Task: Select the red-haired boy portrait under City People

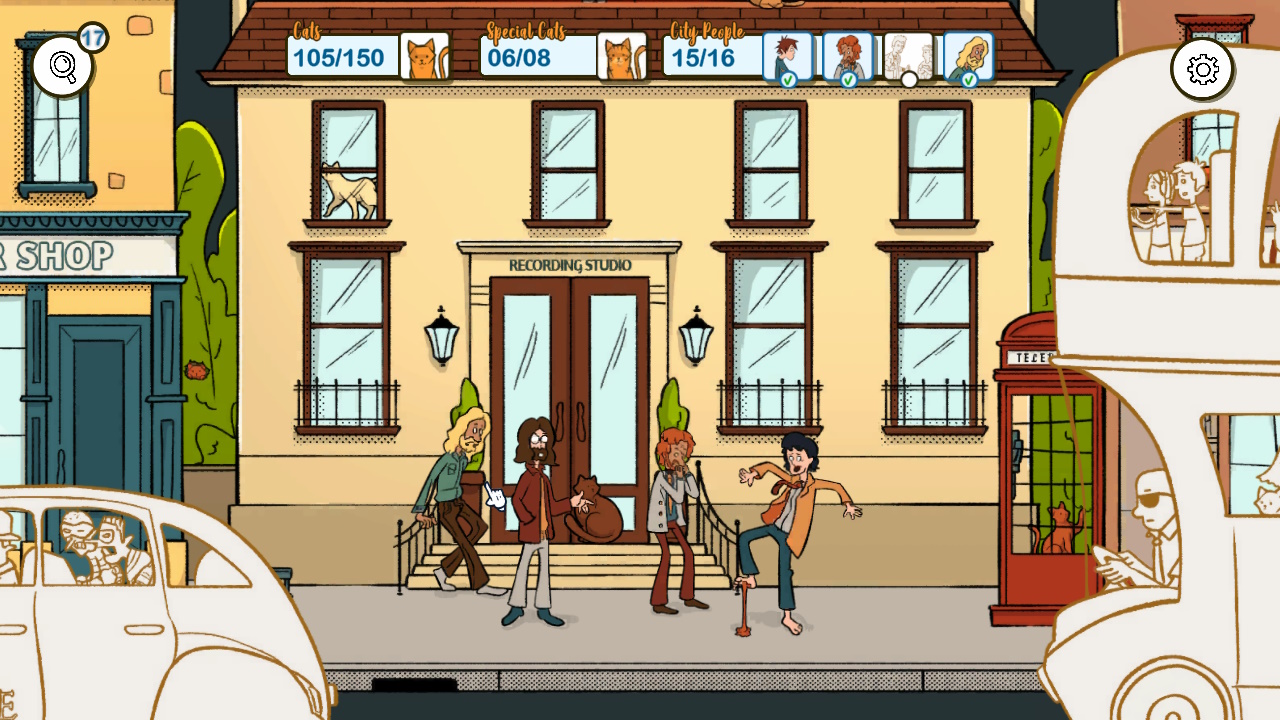Action: pos(789,55)
